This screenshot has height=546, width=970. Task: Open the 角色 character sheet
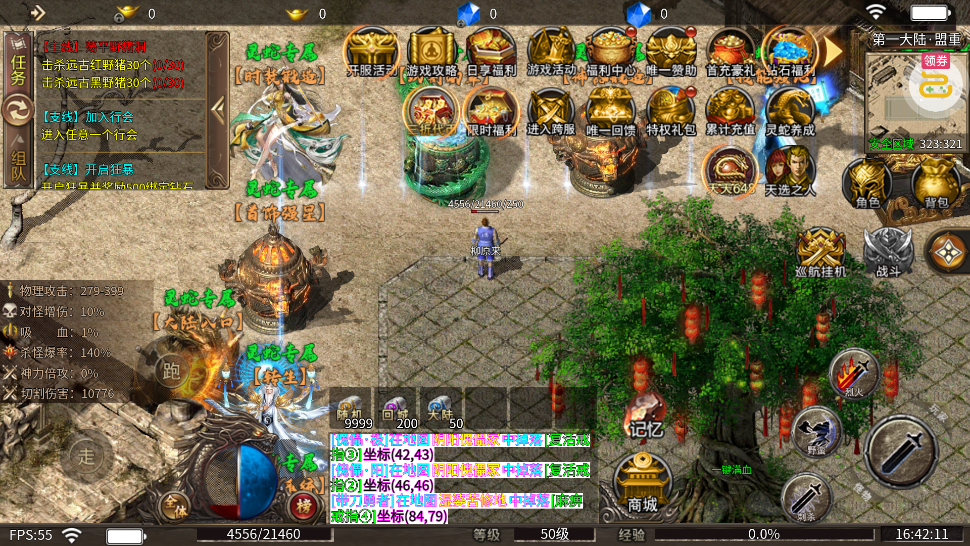coord(867,184)
